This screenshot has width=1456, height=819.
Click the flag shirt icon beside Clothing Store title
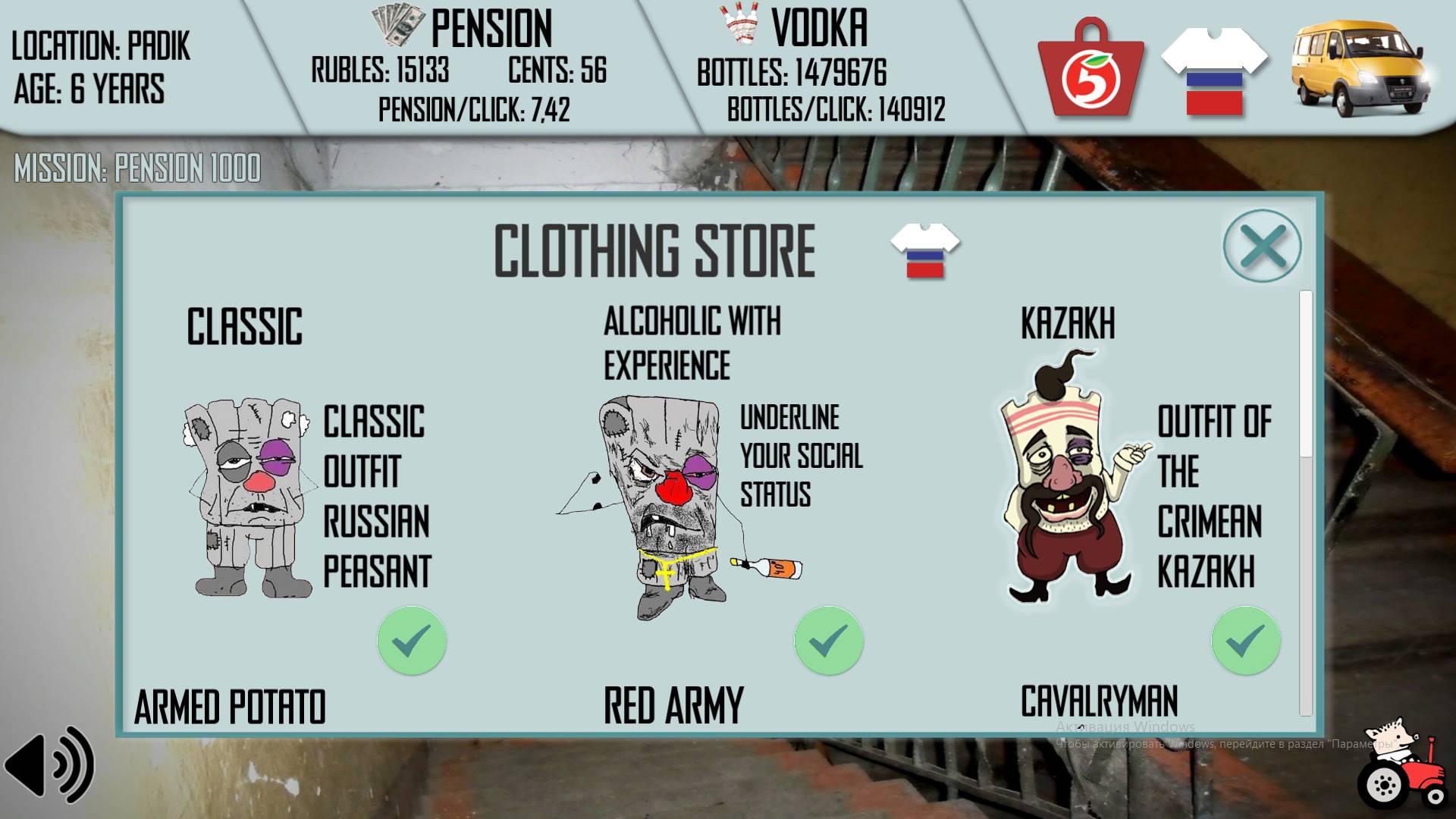click(927, 250)
